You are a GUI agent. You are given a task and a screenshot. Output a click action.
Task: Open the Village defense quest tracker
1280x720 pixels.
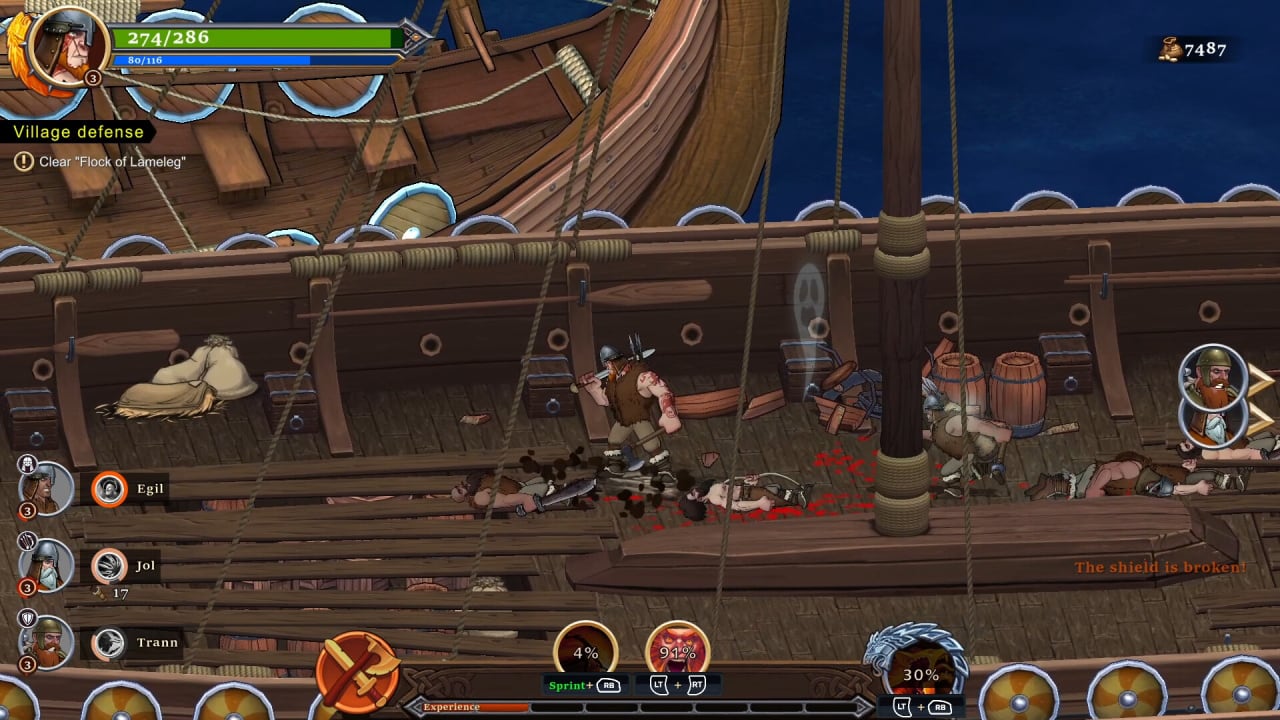(79, 132)
